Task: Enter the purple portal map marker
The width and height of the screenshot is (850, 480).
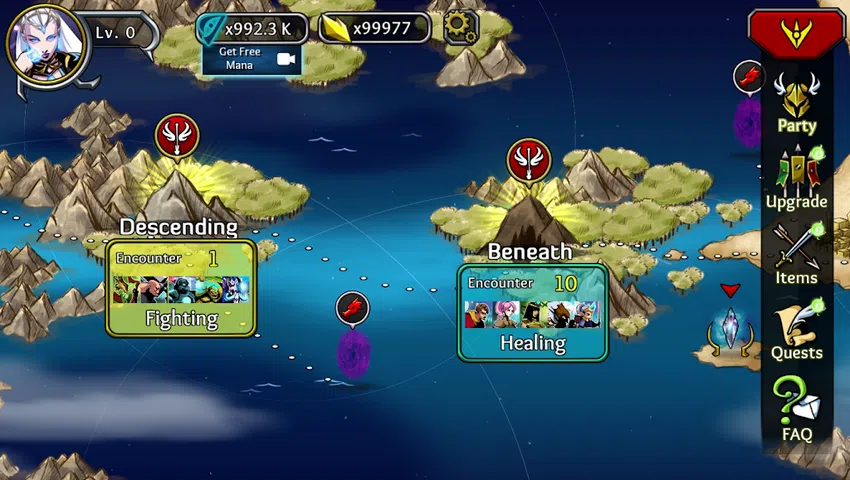Action: (353, 350)
